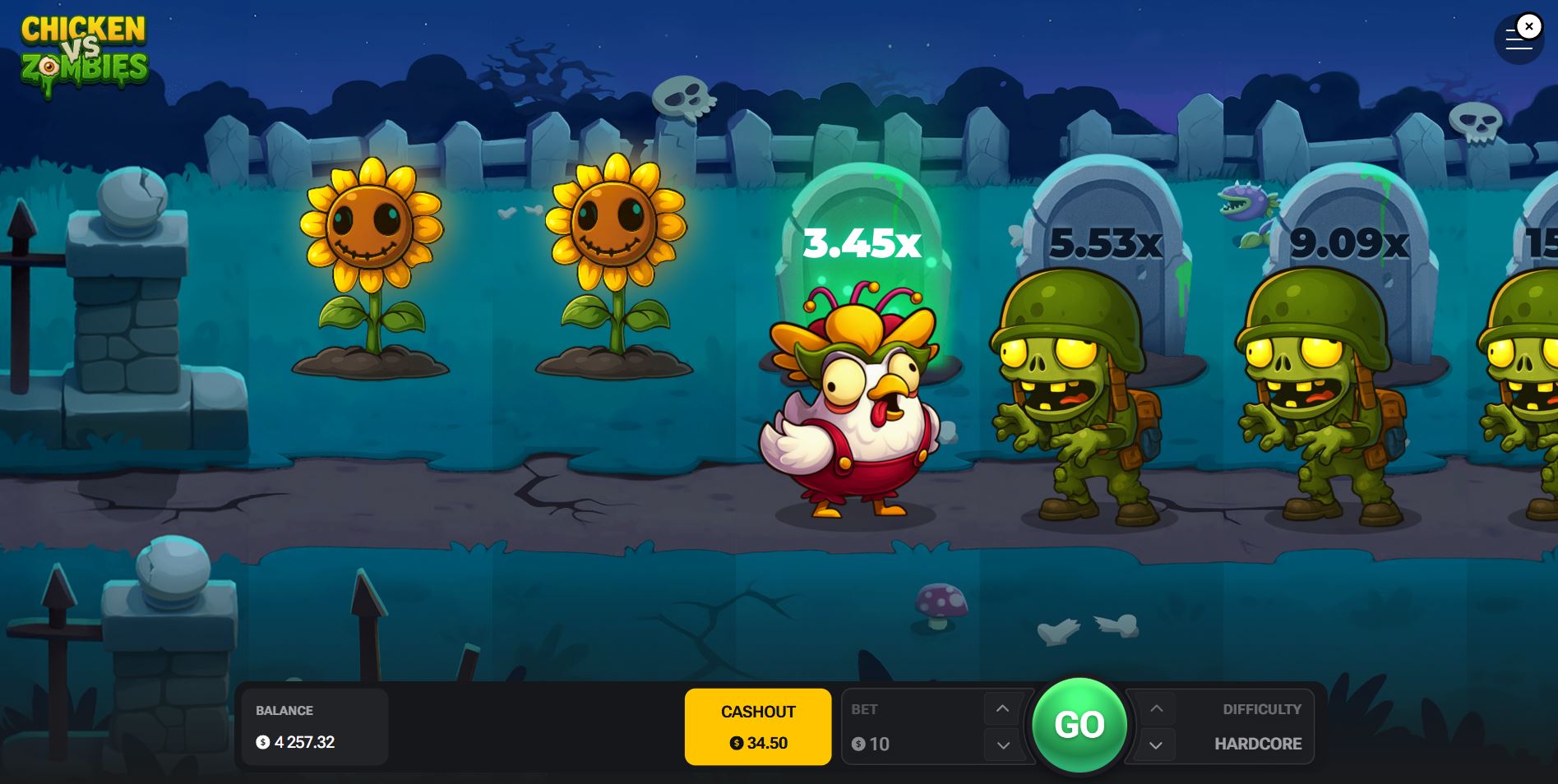This screenshot has width=1558, height=784.
Task: Click the 3.45x gravestone multiplier
Action: tap(860, 242)
